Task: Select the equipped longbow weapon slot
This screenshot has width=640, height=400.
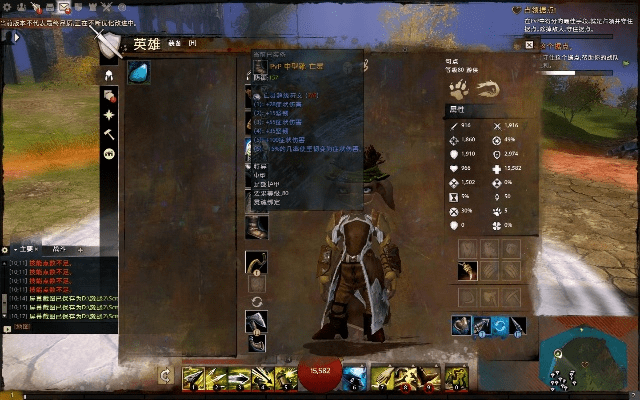Action: [257, 262]
